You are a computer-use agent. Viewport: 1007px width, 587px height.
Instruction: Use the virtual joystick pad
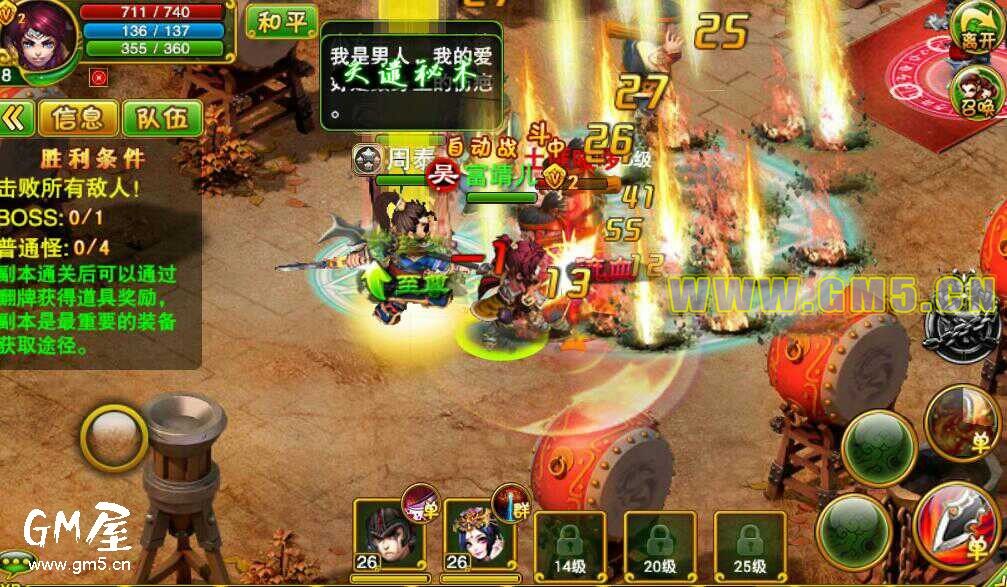pos(114,437)
